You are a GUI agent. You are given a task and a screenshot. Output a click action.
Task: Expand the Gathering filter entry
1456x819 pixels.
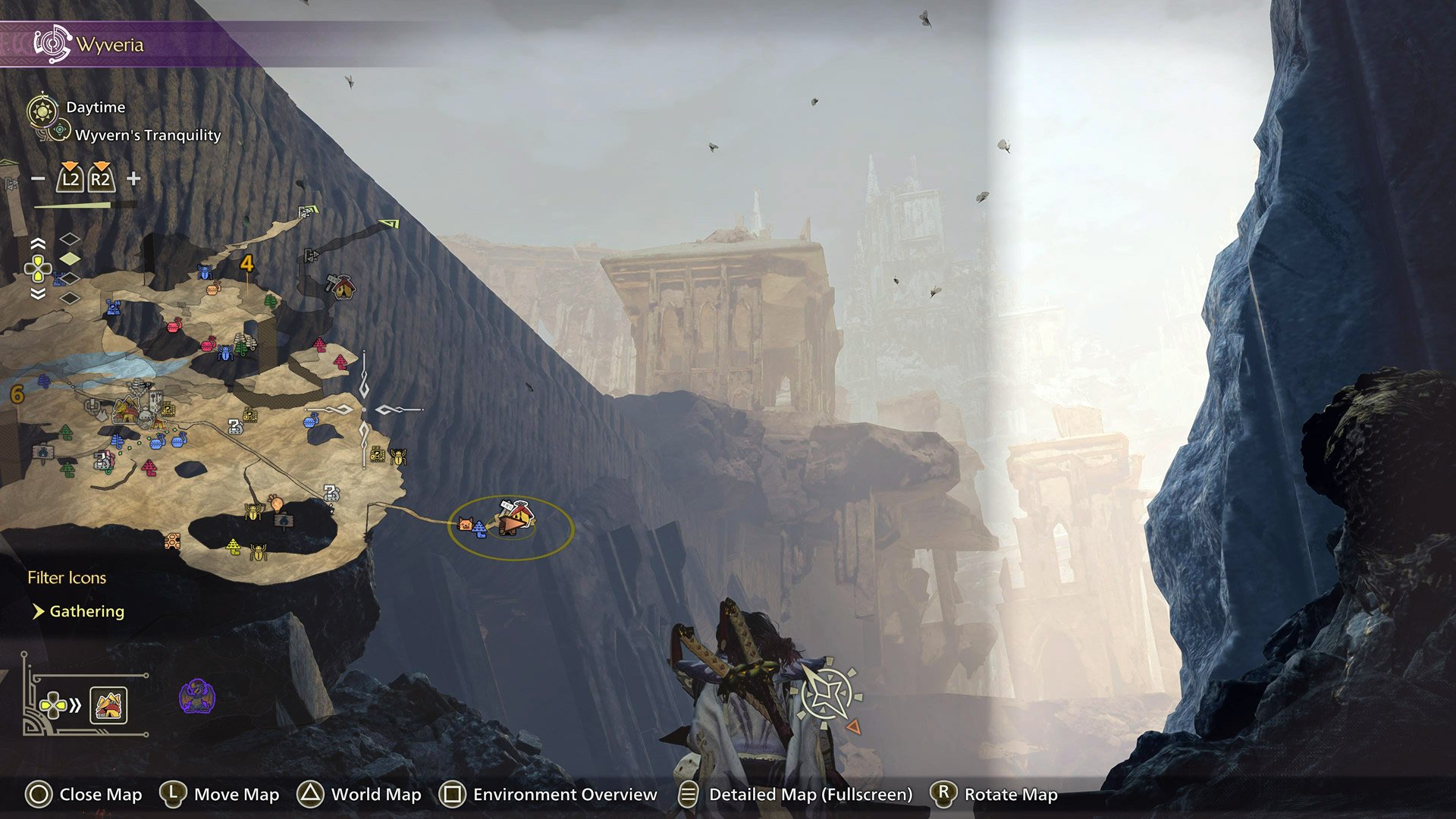click(87, 611)
